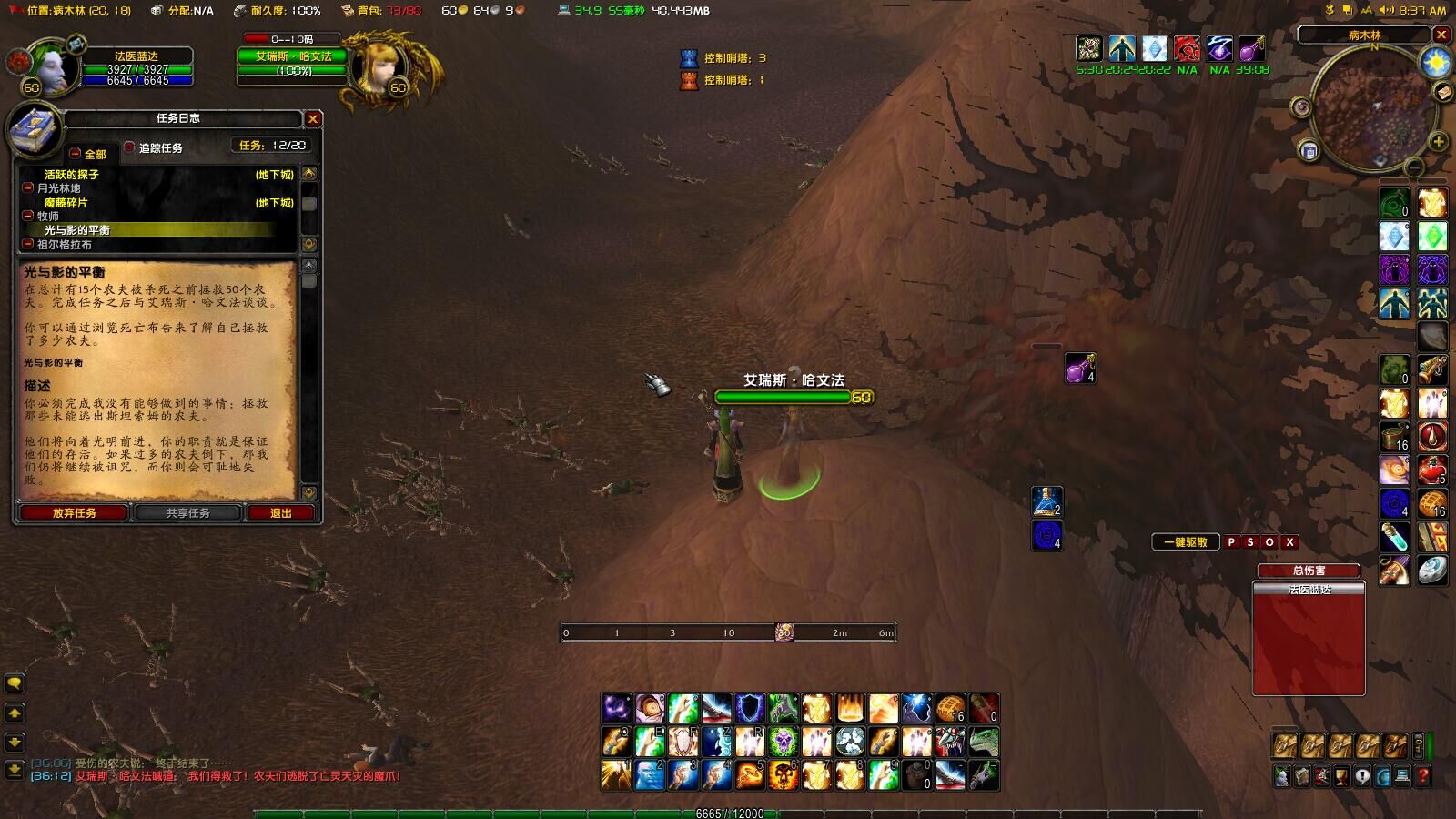This screenshot has width=1456, height=819.
Task: Click the 放弃任务 abandon quest button
Action: (75, 513)
